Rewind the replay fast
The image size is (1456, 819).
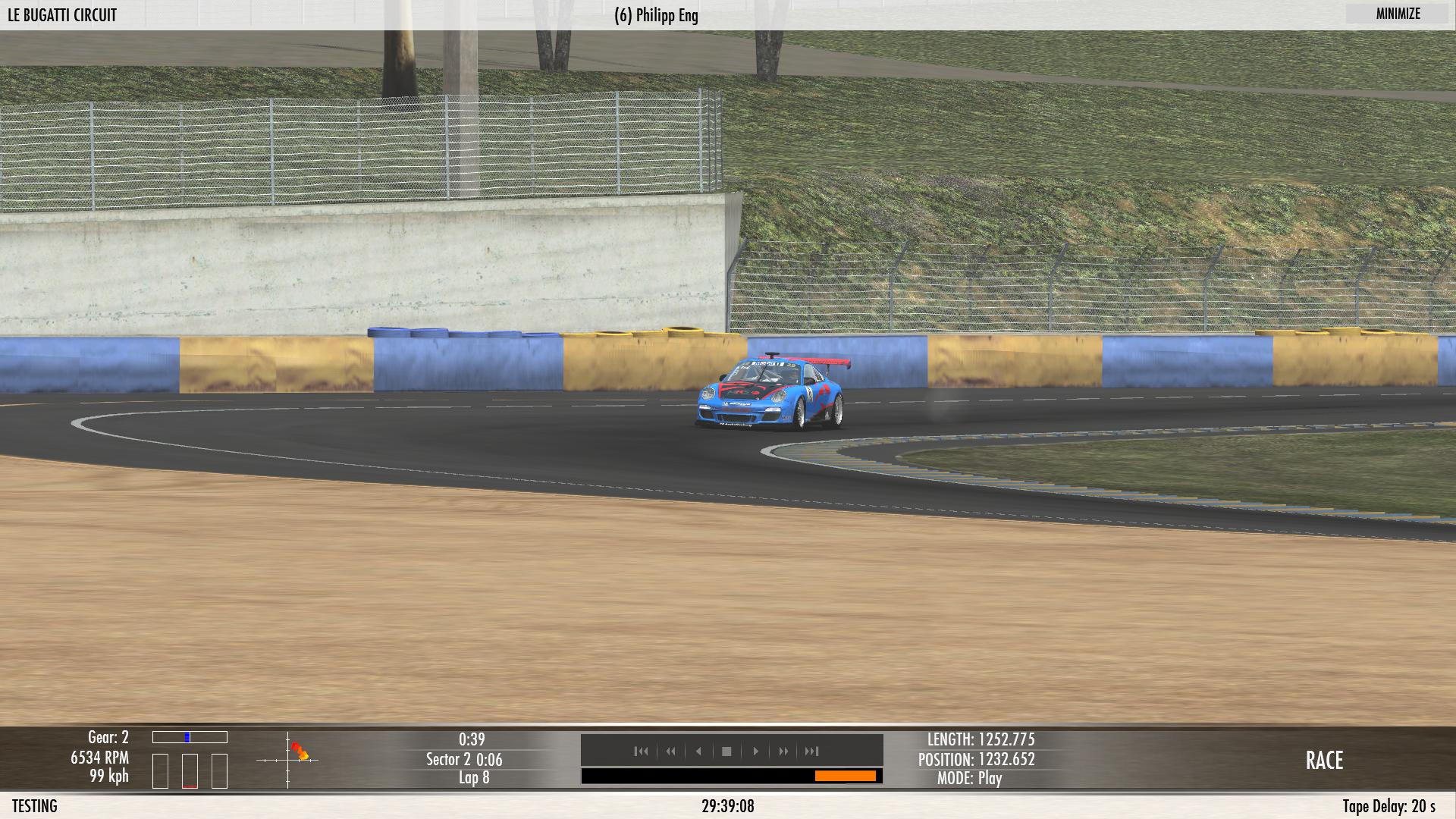(x=670, y=752)
